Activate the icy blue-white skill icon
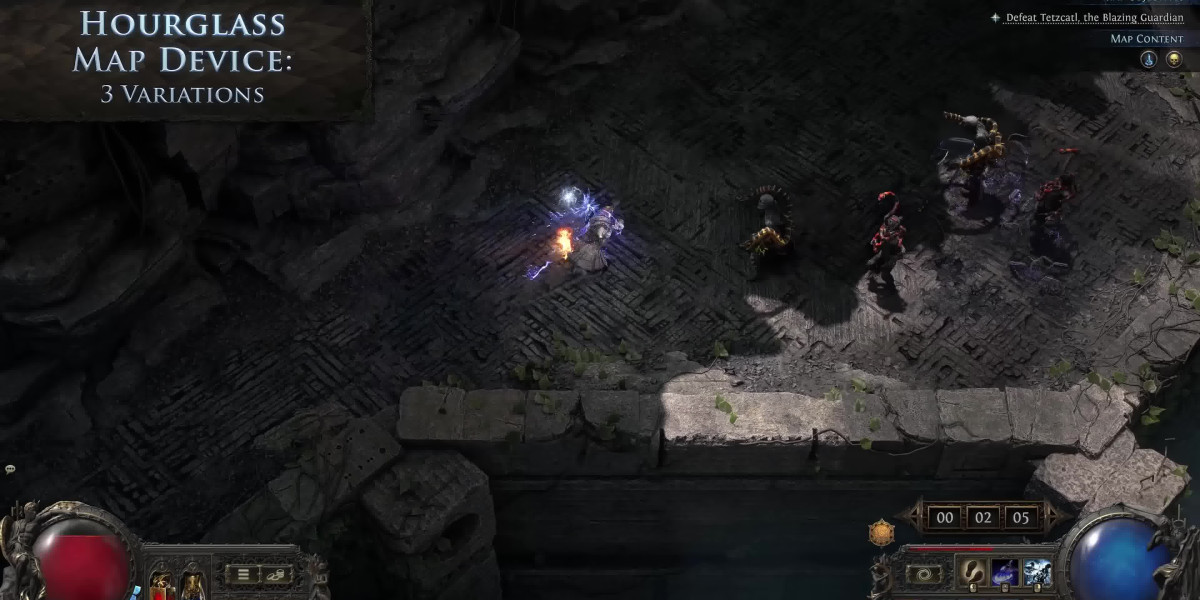Screen dimensions: 1200x600 click(1037, 572)
